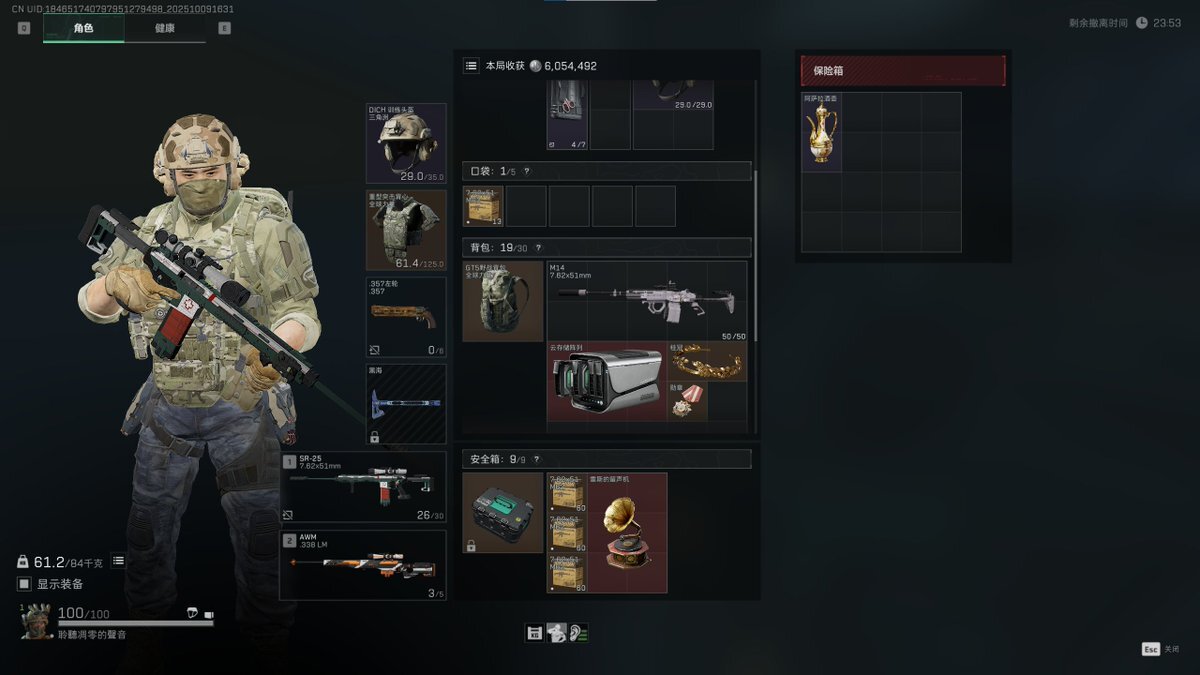
Task: Click the heavy assault vest armor slot
Action: coord(406,230)
